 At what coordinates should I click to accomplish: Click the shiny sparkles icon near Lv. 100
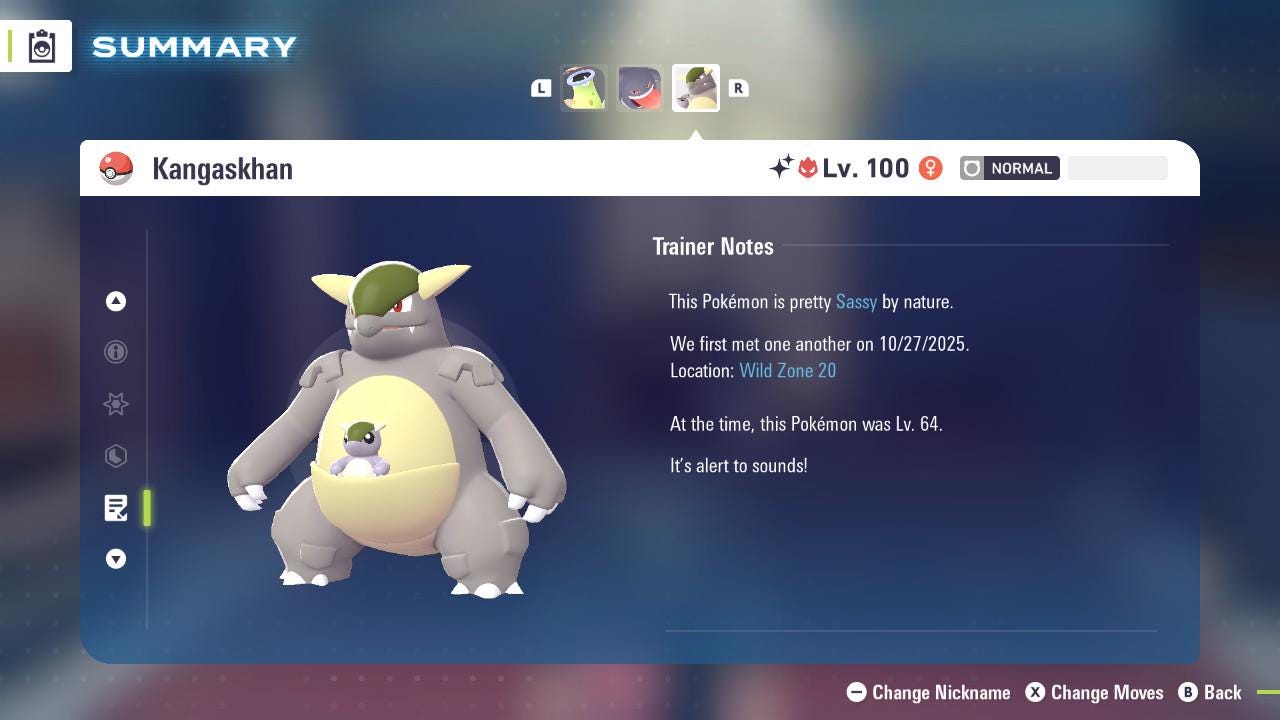783,168
